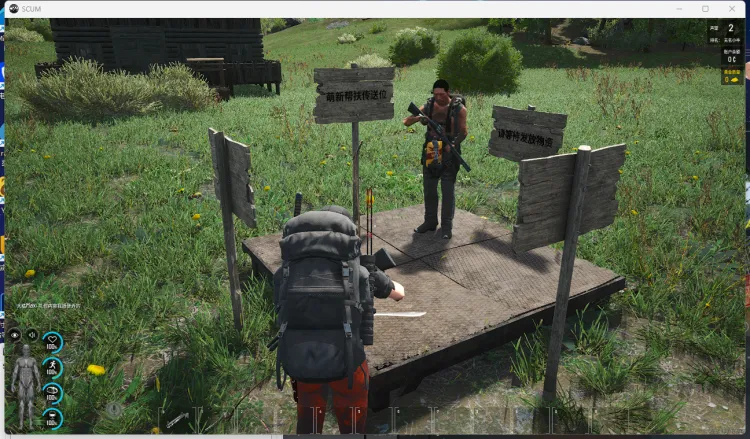
Task: Select the running man stamina indicator
Action: tap(52, 368)
